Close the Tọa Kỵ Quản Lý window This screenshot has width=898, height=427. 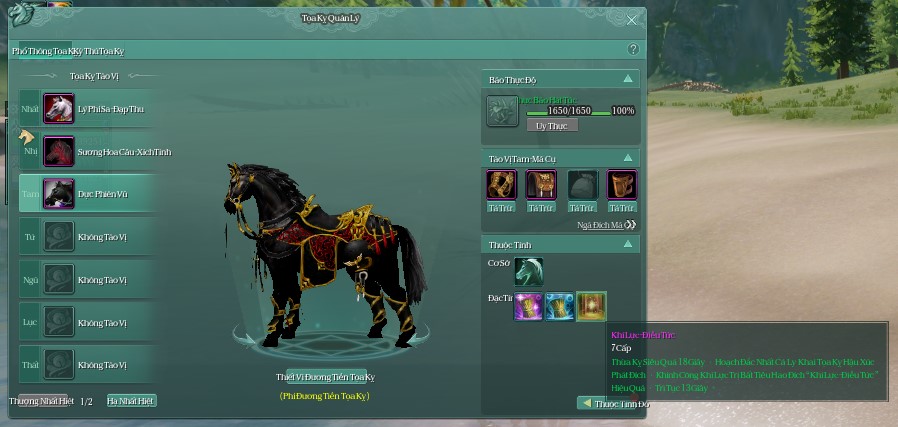(x=632, y=19)
